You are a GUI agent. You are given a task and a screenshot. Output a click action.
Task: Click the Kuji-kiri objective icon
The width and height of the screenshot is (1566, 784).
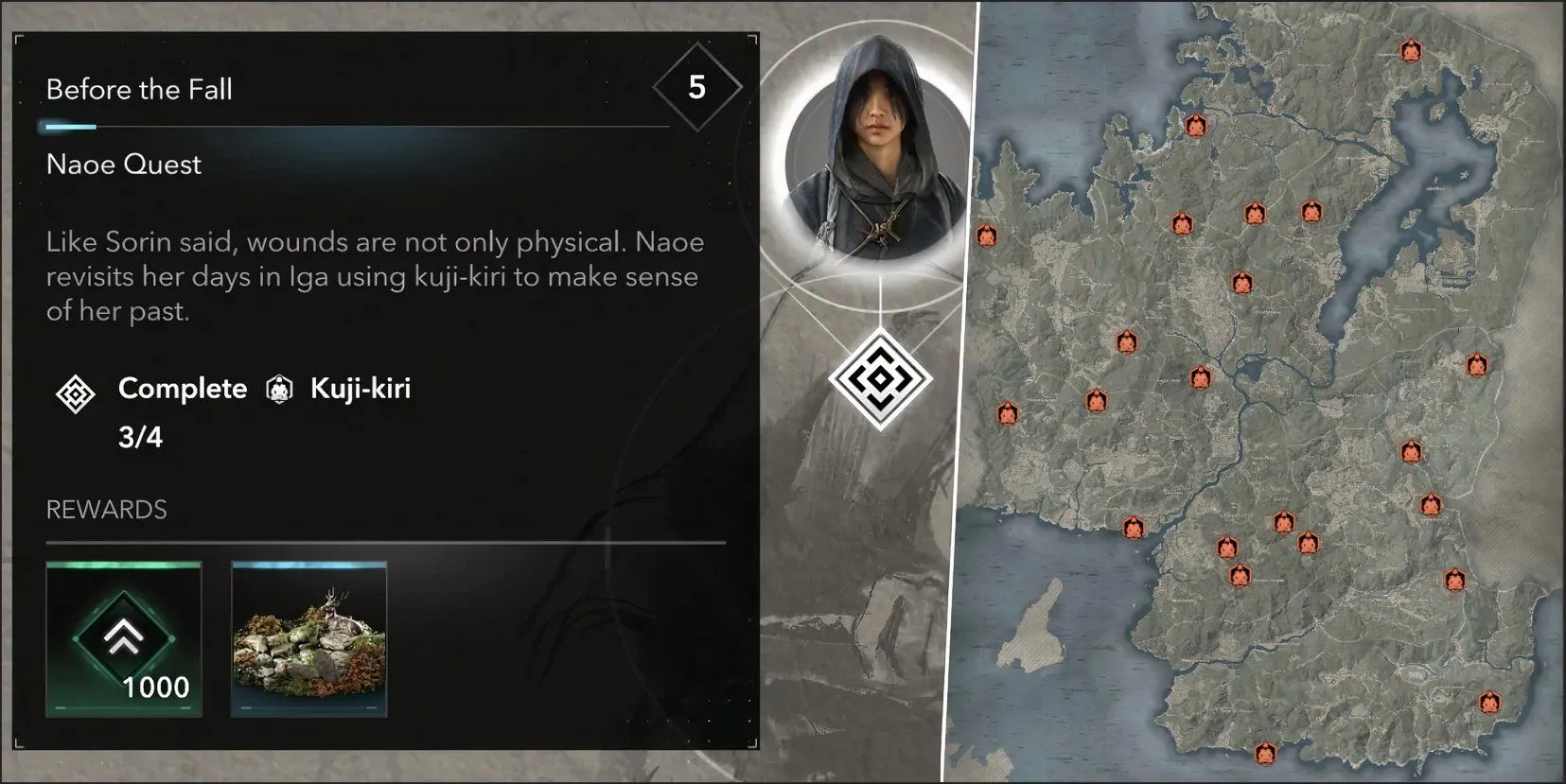[279, 389]
